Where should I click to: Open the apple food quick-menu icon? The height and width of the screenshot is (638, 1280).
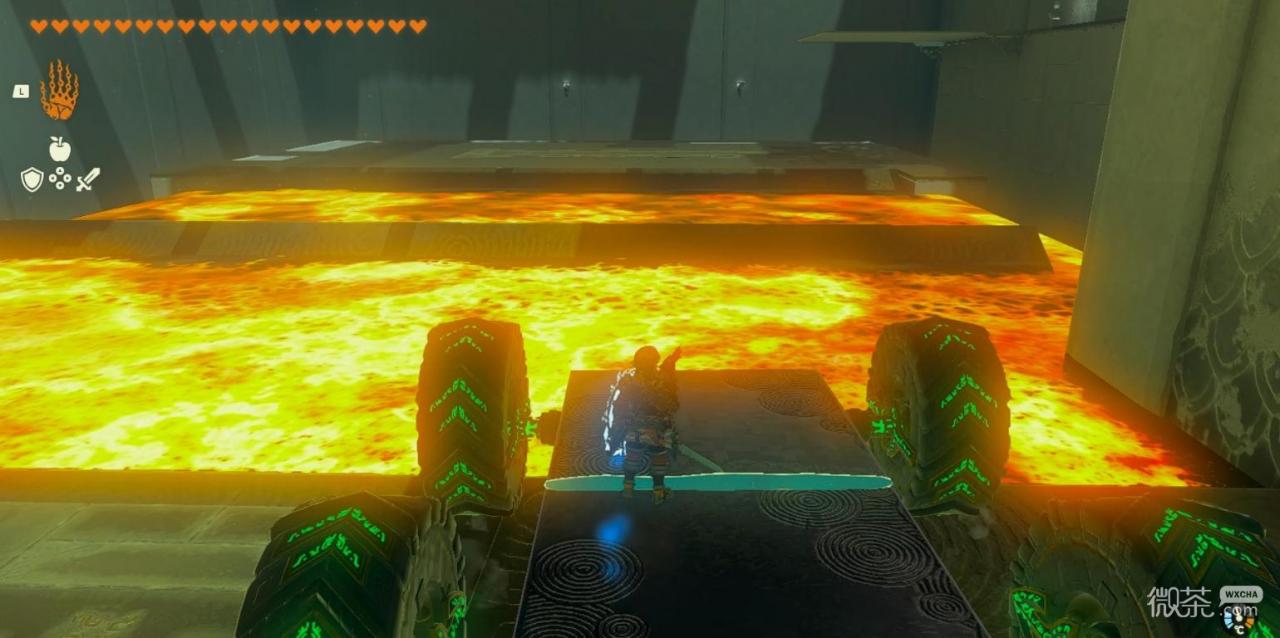[x=59, y=148]
